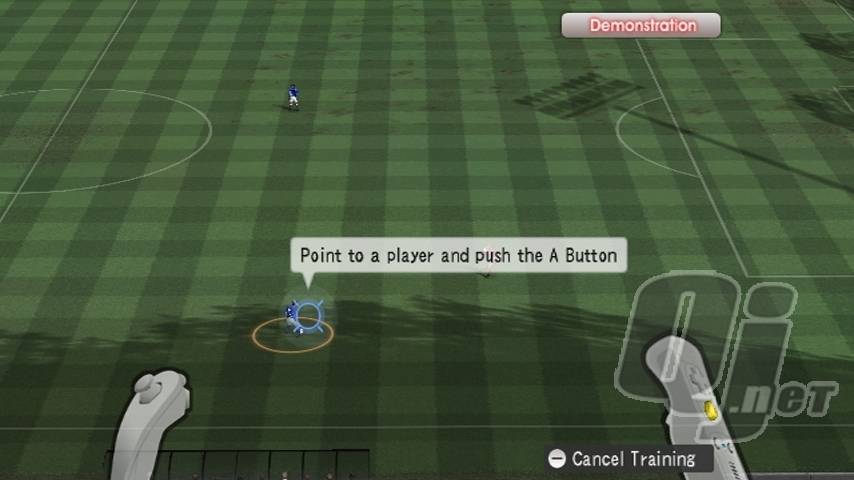Click the Demonstration mode label
Image resolution: width=854 pixels, height=480 pixels.
tap(641, 25)
